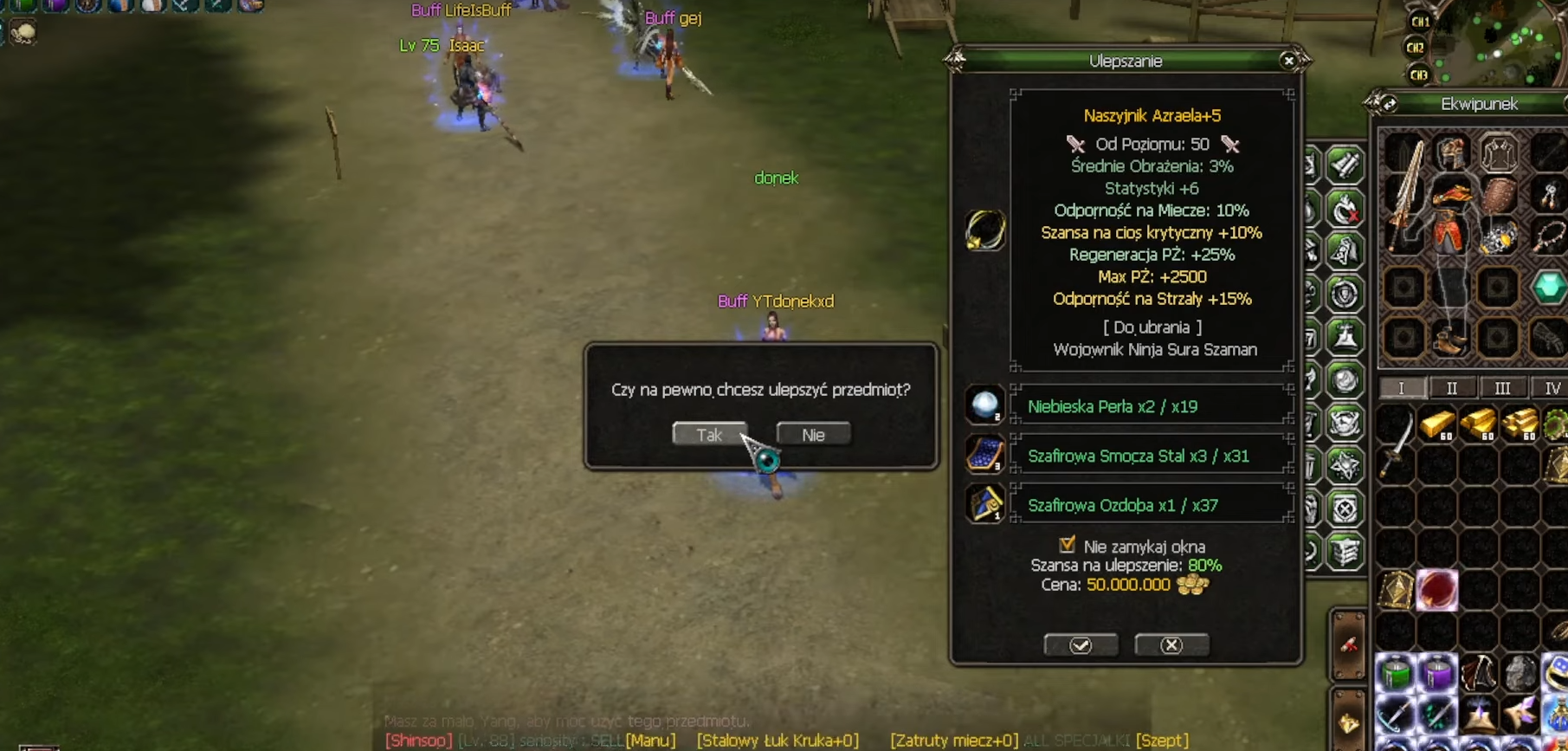The image size is (1568, 751).
Task: Click the checkmark accept button in Ulepszanie
Action: [x=1081, y=645]
